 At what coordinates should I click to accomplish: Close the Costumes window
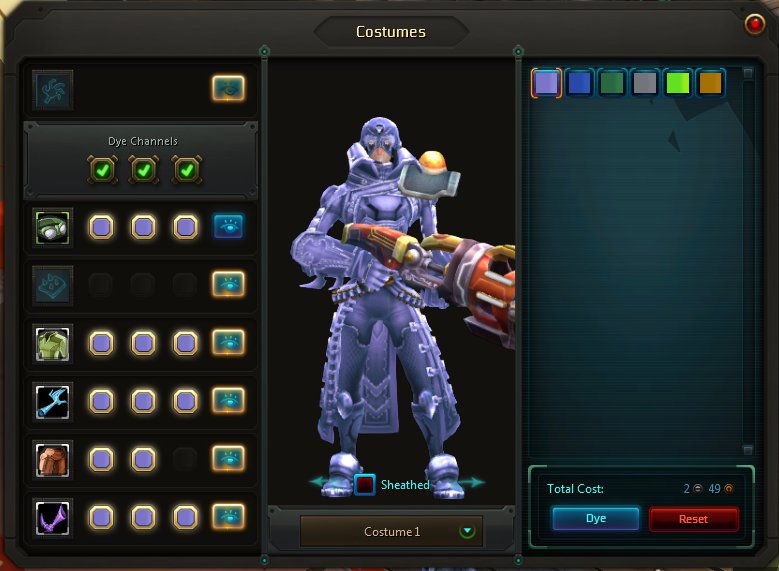pos(755,23)
